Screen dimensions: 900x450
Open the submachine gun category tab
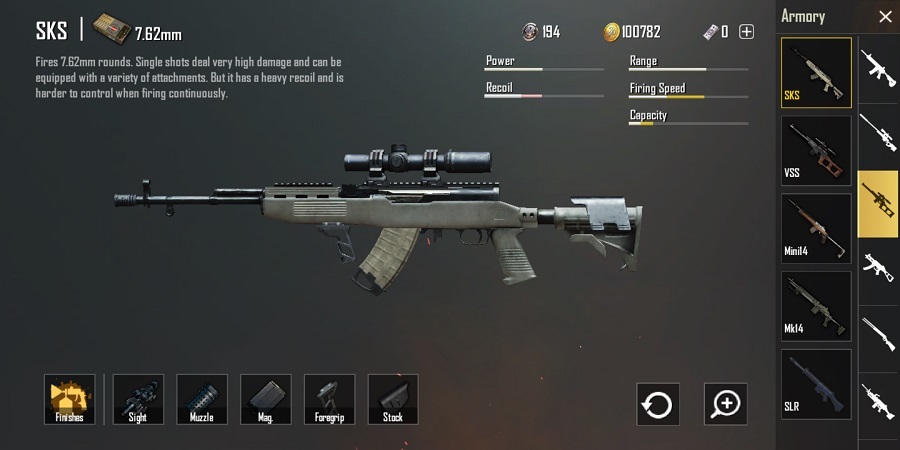point(878,267)
